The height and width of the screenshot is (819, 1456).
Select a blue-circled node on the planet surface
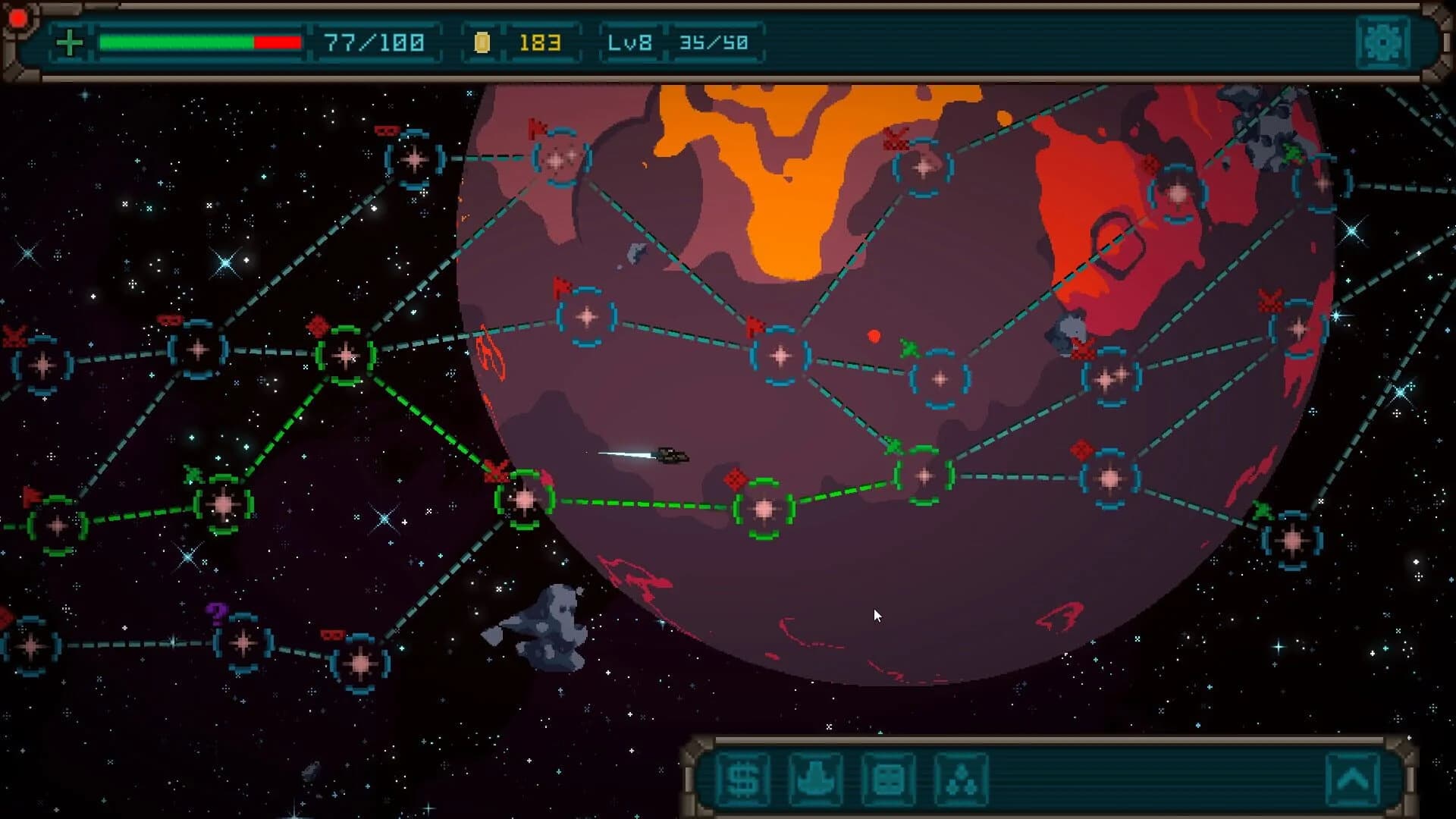[779, 356]
